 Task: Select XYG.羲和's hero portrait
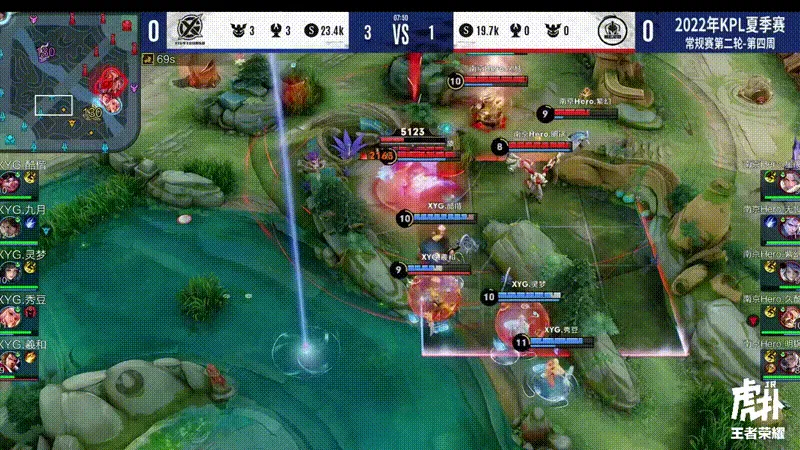click(x=11, y=357)
